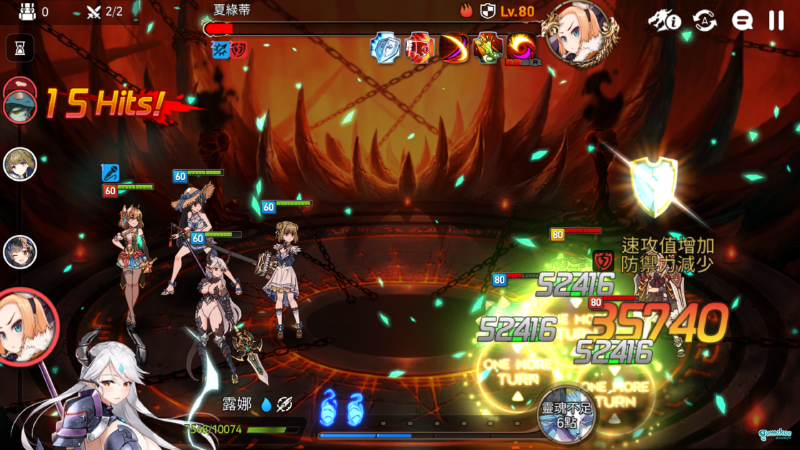Image resolution: width=800 pixels, height=450 pixels.
Task: Inspect the purple slash boss skill icon
Action: point(455,47)
